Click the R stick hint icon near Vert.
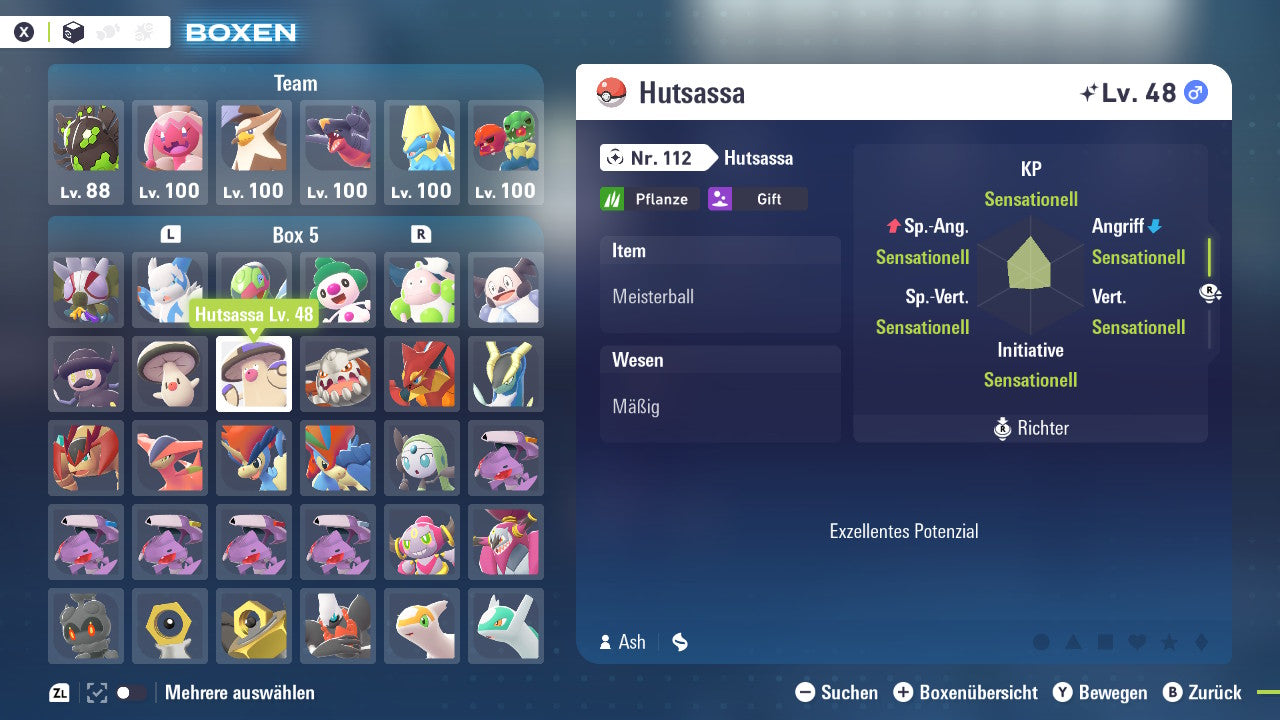This screenshot has width=1280, height=720. [x=1210, y=293]
